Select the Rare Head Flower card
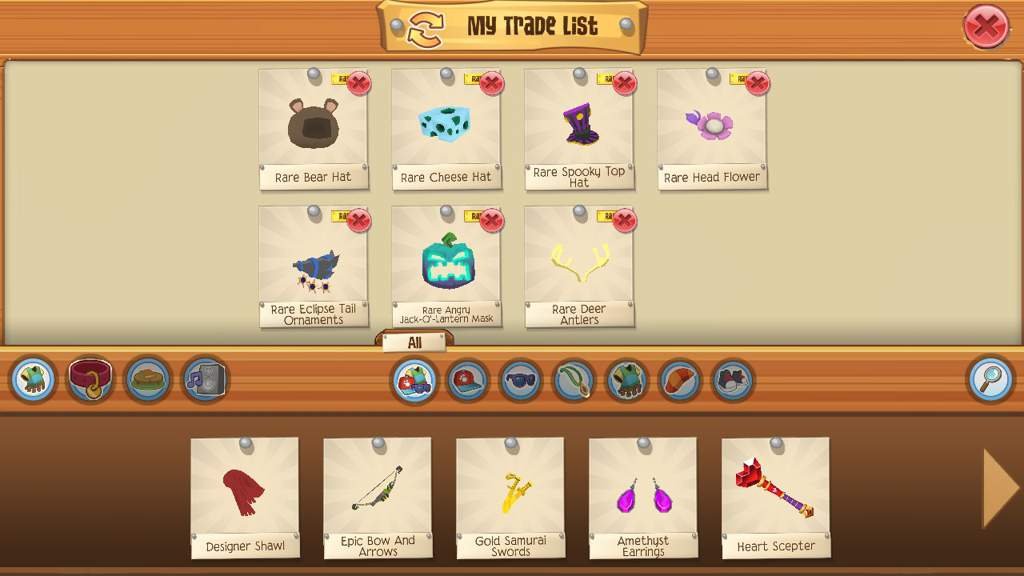This screenshot has width=1024, height=576. click(711, 125)
